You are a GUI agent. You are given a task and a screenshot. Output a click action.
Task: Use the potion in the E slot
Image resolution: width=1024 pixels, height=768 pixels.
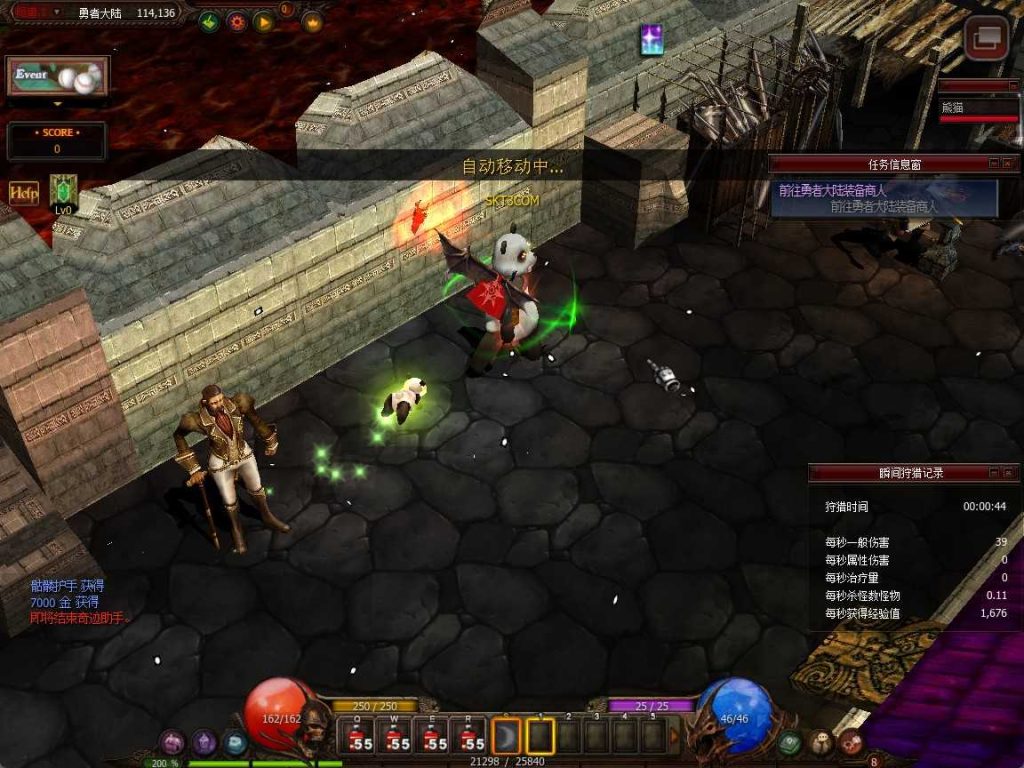point(433,737)
